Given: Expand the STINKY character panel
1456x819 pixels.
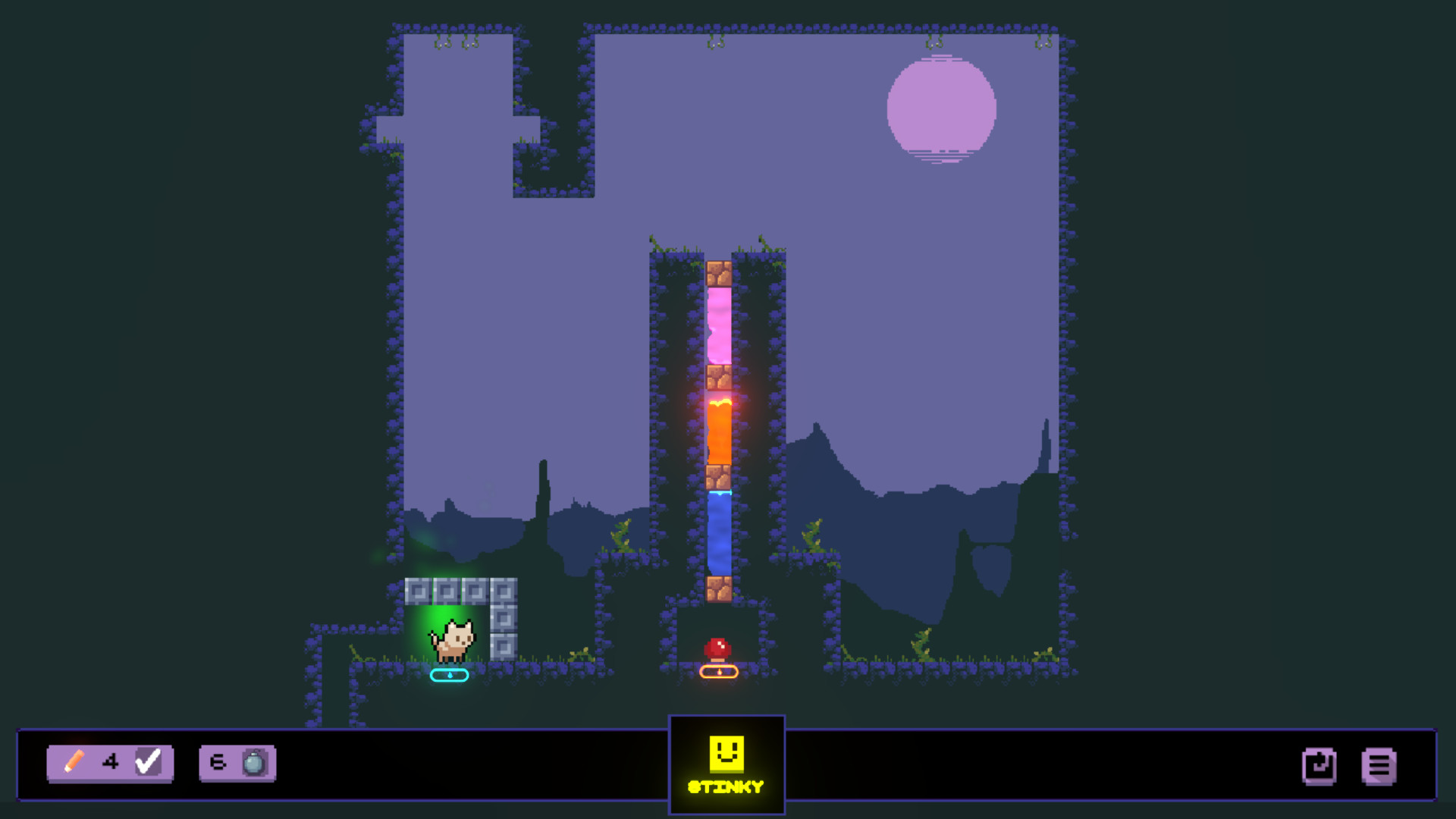Looking at the screenshot, I should (726, 766).
